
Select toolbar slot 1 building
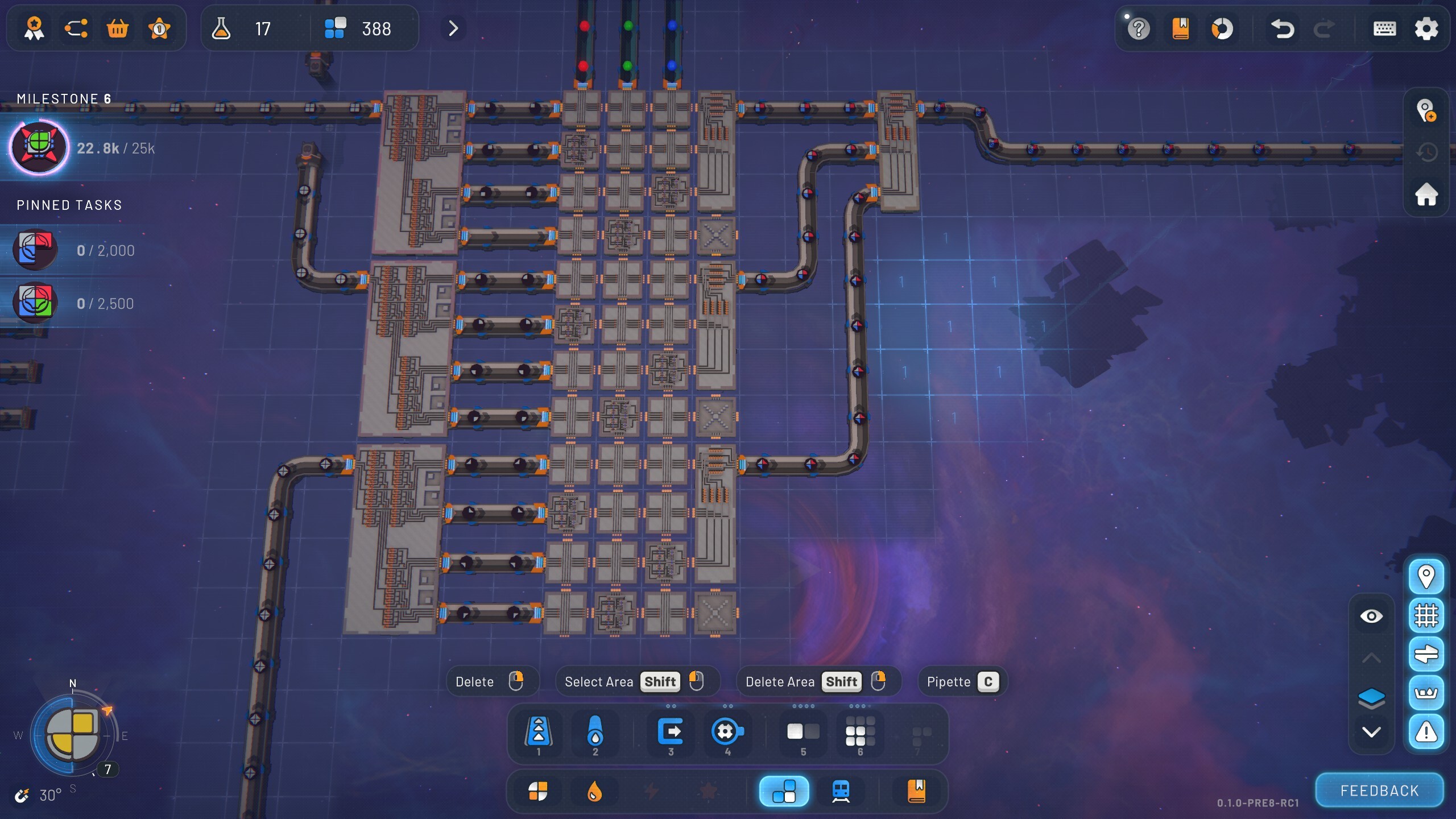point(538,733)
